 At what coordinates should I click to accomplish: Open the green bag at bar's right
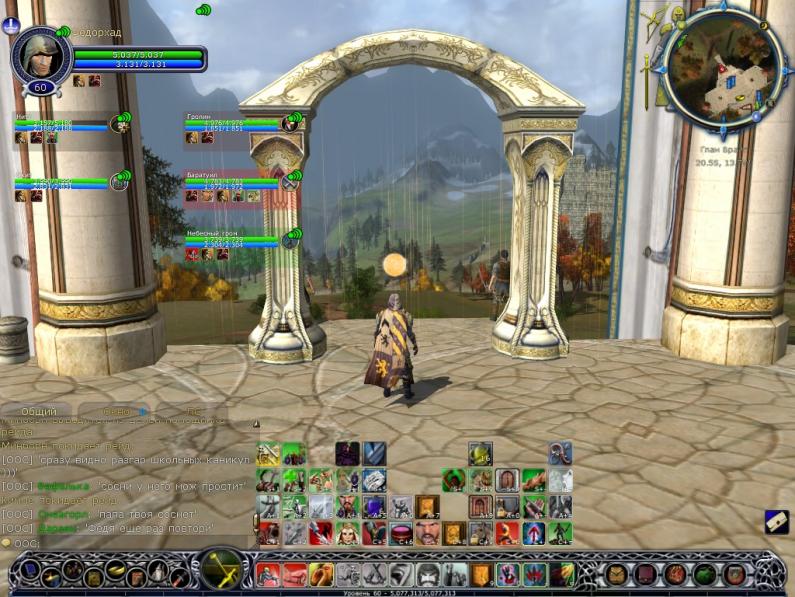pyautogui.click(x=706, y=575)
